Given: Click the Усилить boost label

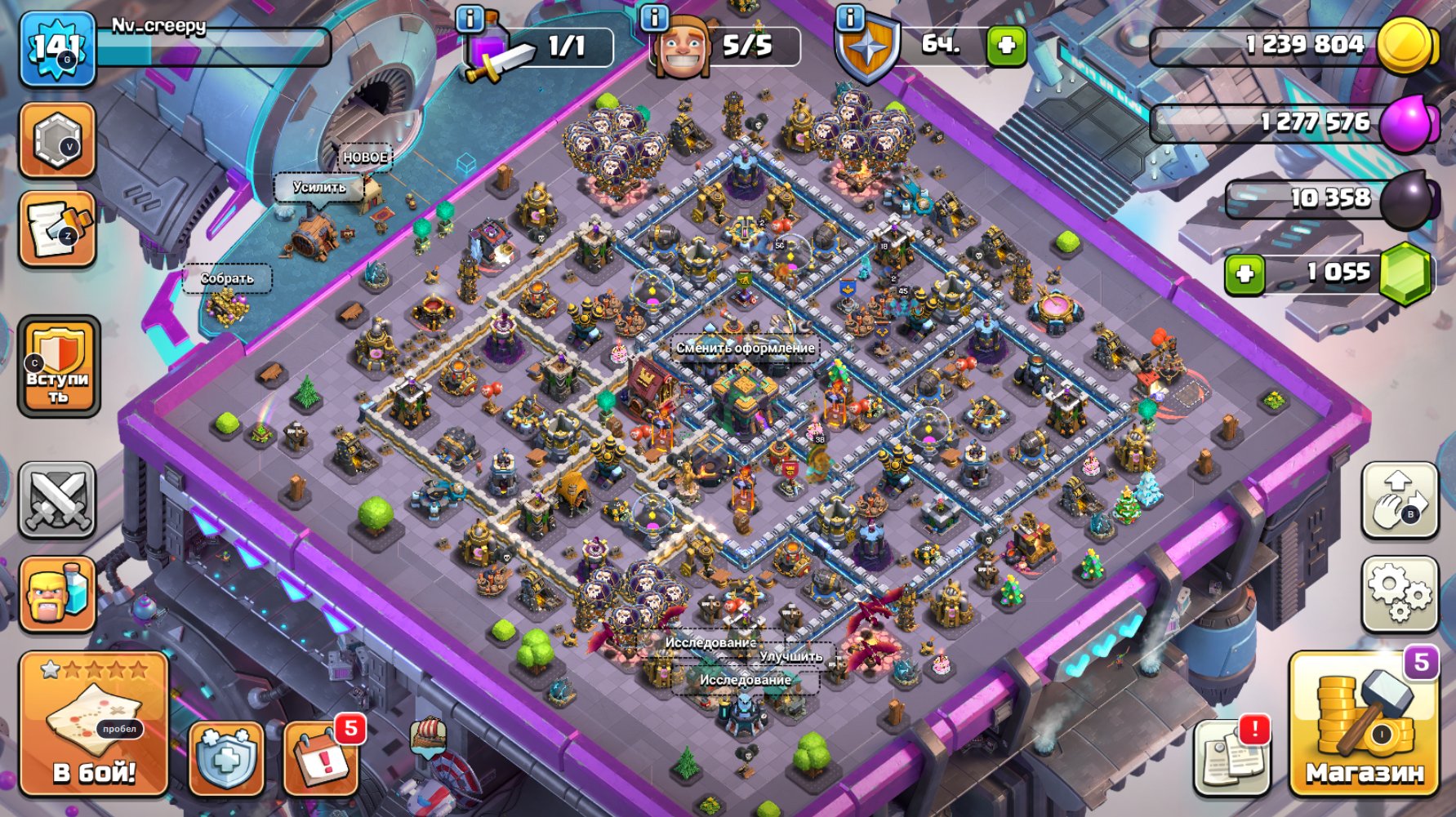Looking at the screenshot, I should click(x=320, y=189).
